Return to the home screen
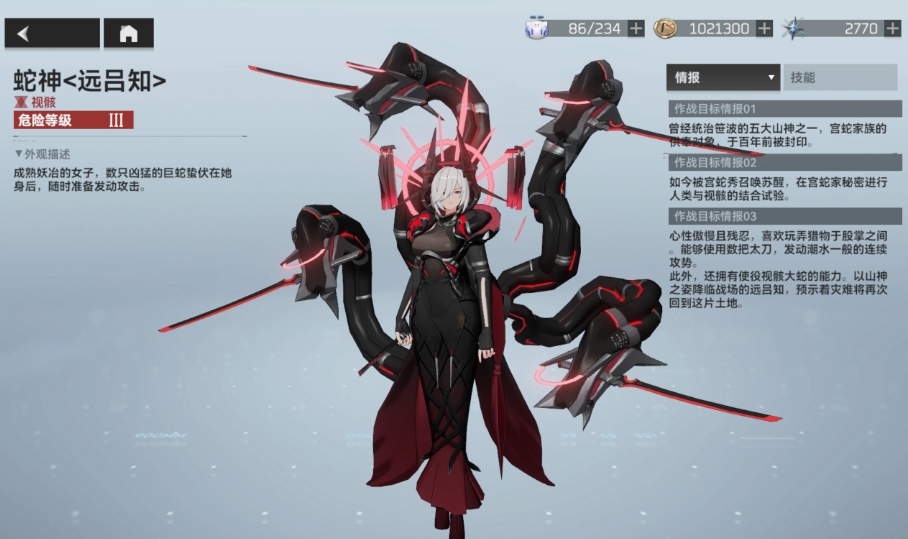Image resolution: width=908 pixels, height=539 pixels. click(x=128, y=33)
